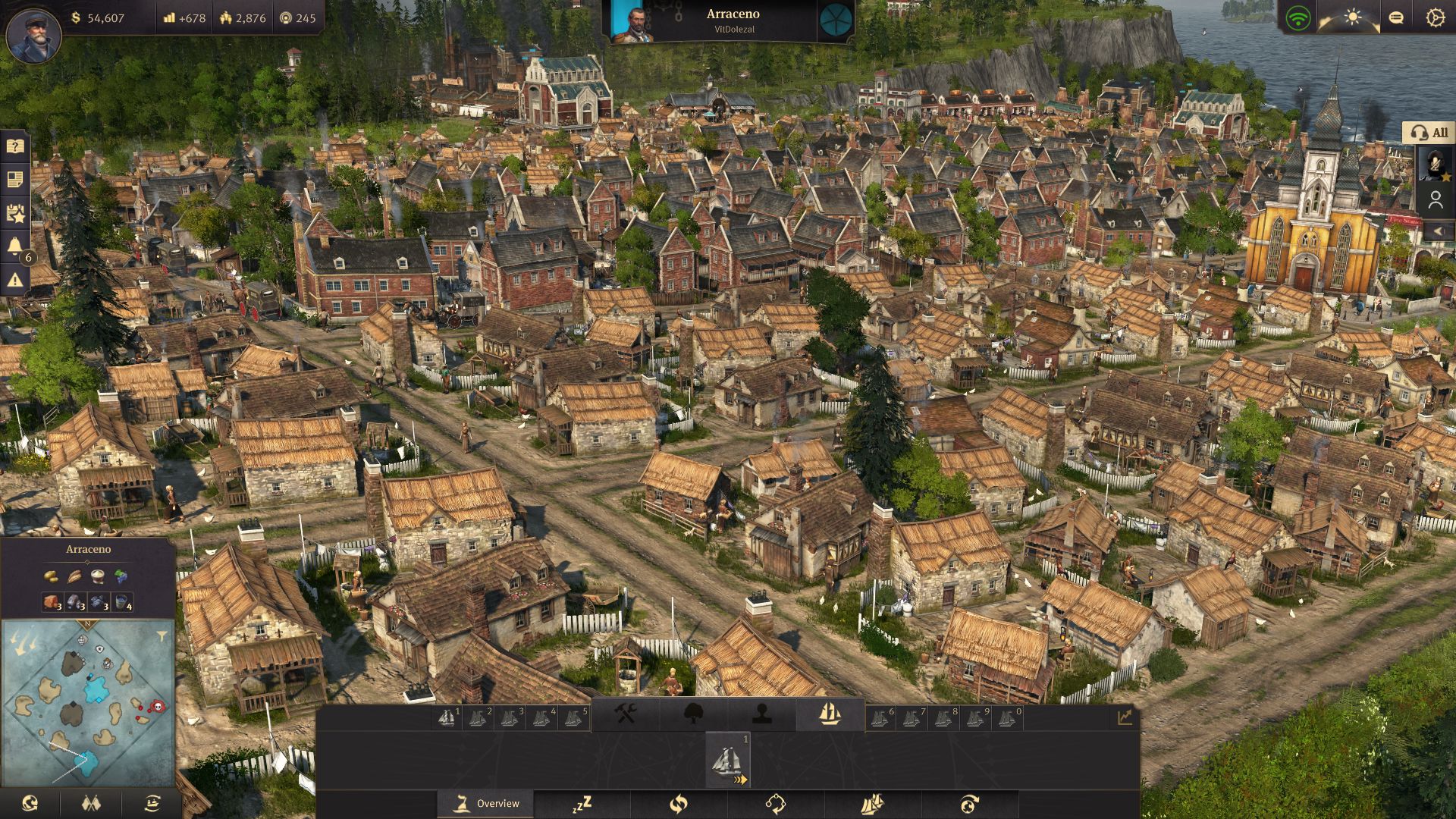
Task: Open the notifications bell
Action: click(15, 245)
